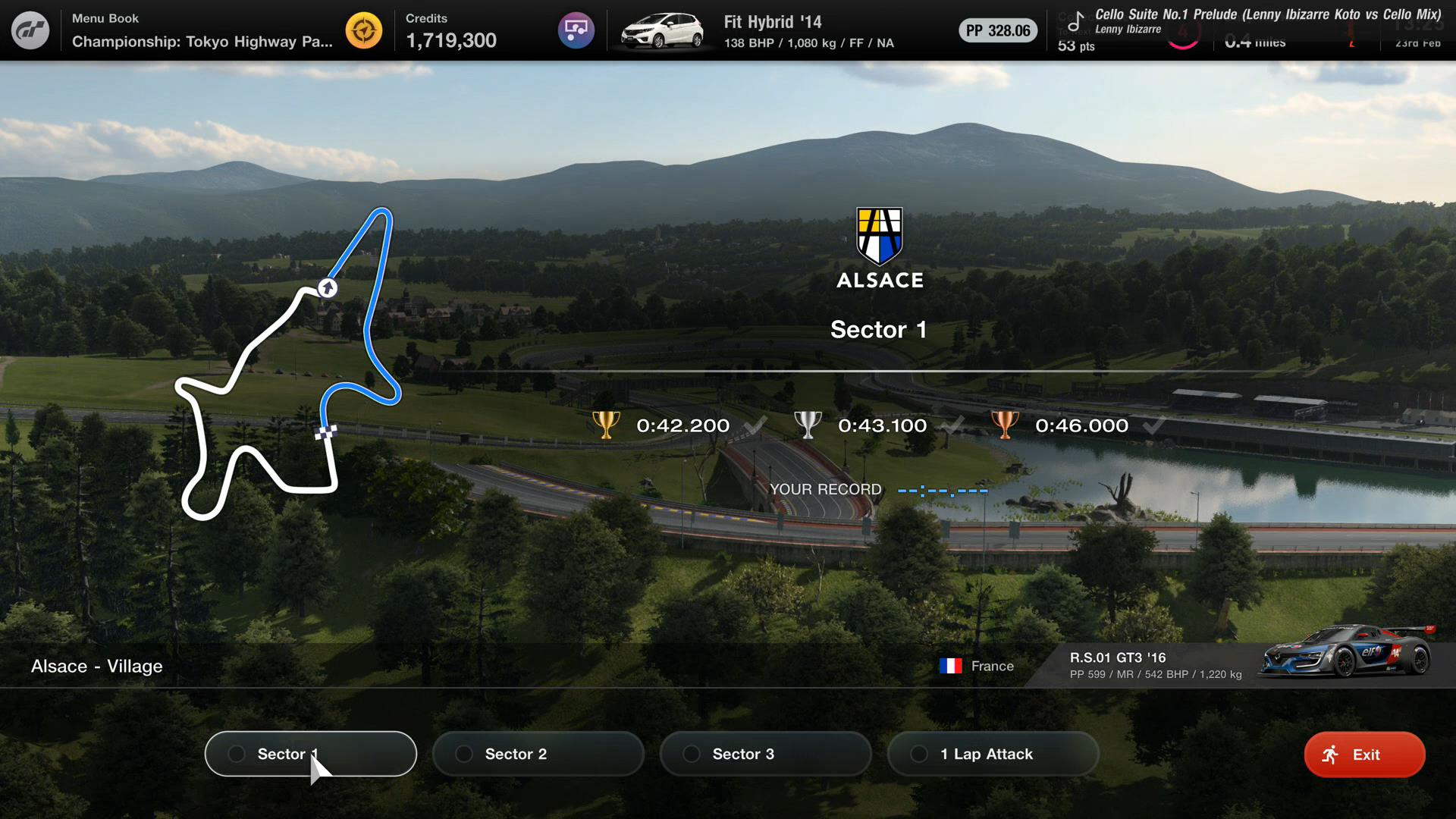The image size is (1456, 819).
Task: Open the Menu Book championship entry
Action: (x=202, y=31)
